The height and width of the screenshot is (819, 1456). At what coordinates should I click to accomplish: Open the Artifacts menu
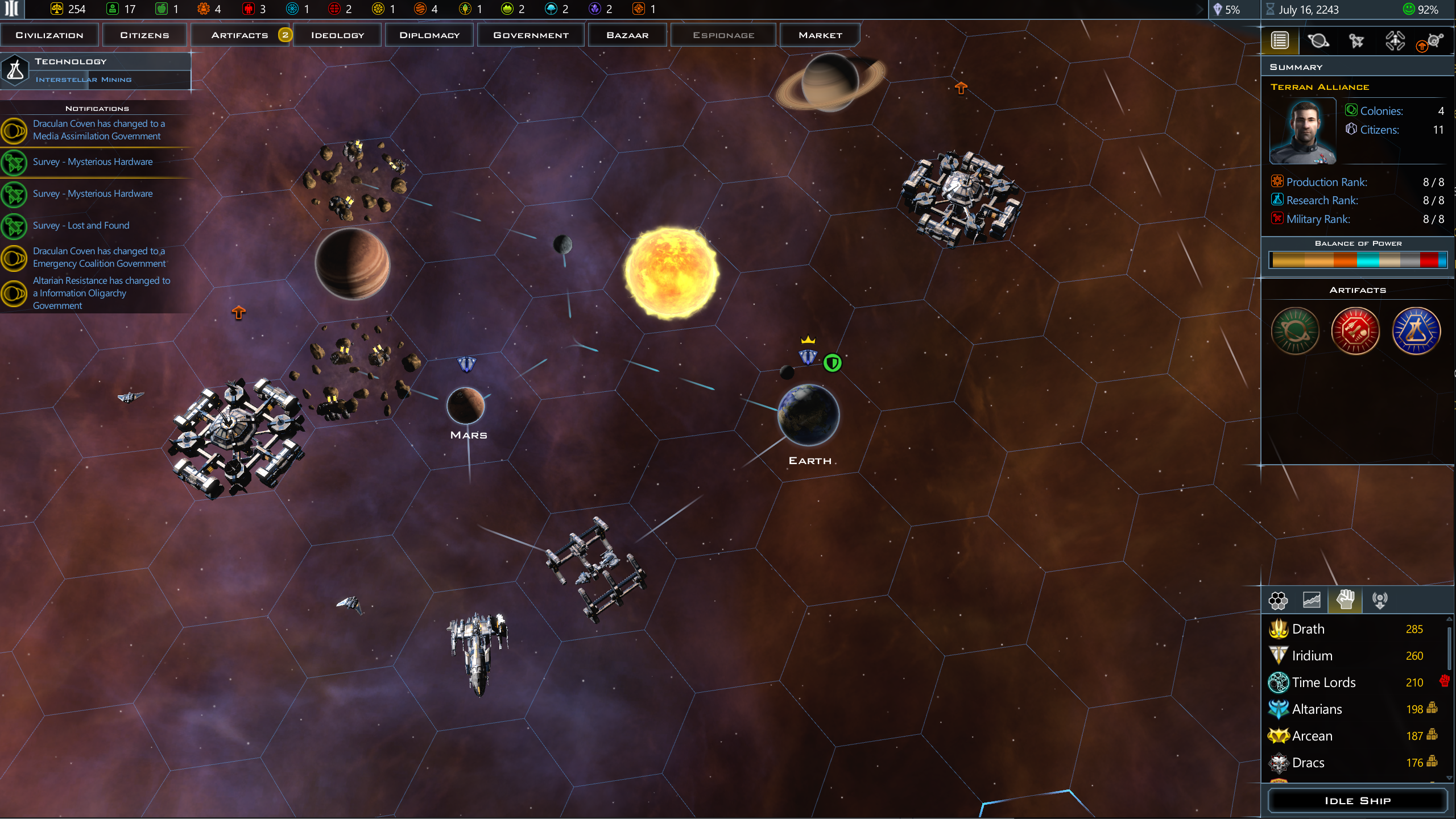point(240,35)
